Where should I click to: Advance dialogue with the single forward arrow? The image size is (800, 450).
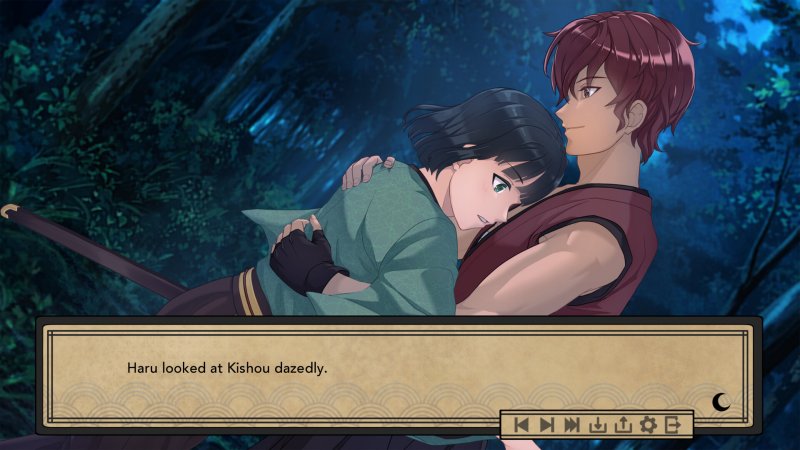coord(546,425)
